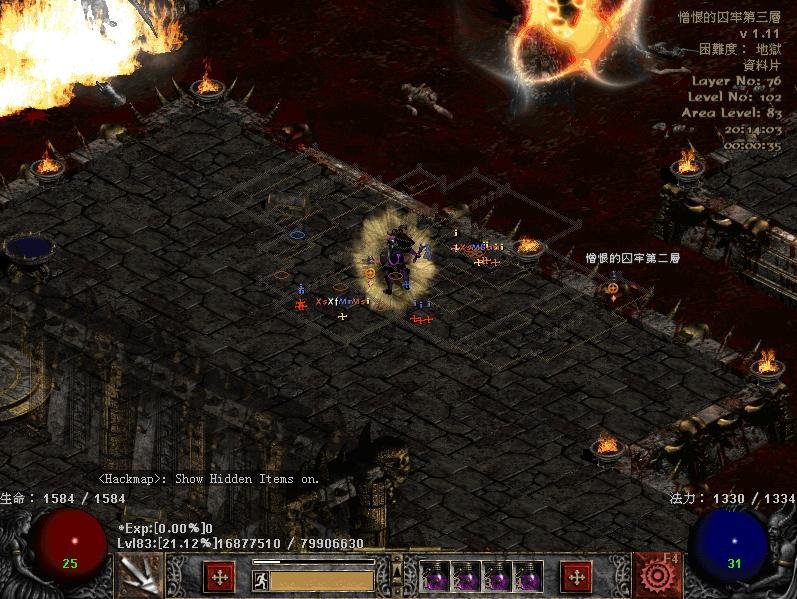Viewport: 797px width, 599px height.
Task: Select the gear-shaped right-hand skill icon
Action: (x=656, y=575)
